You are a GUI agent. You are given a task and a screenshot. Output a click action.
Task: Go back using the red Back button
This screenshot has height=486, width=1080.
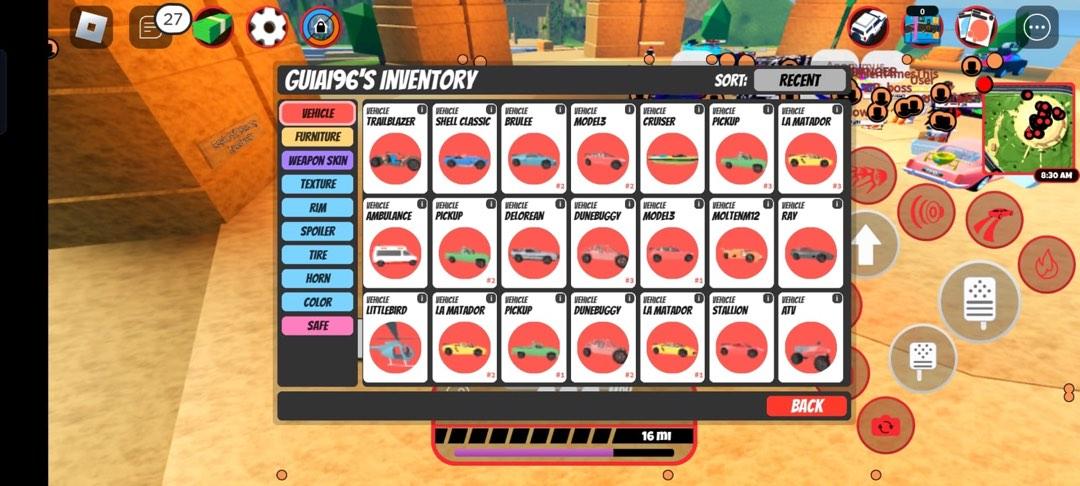(x=806, y=406)
